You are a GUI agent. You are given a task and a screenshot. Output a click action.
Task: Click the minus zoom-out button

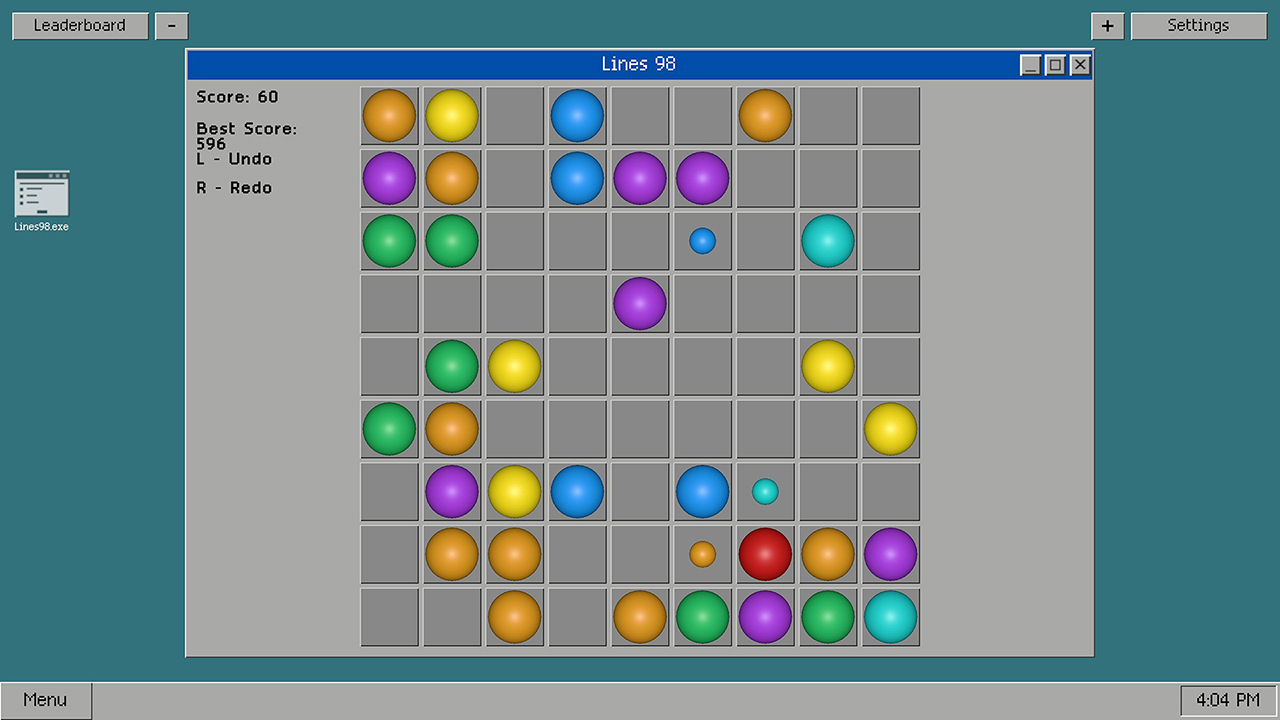click(171, 25)
